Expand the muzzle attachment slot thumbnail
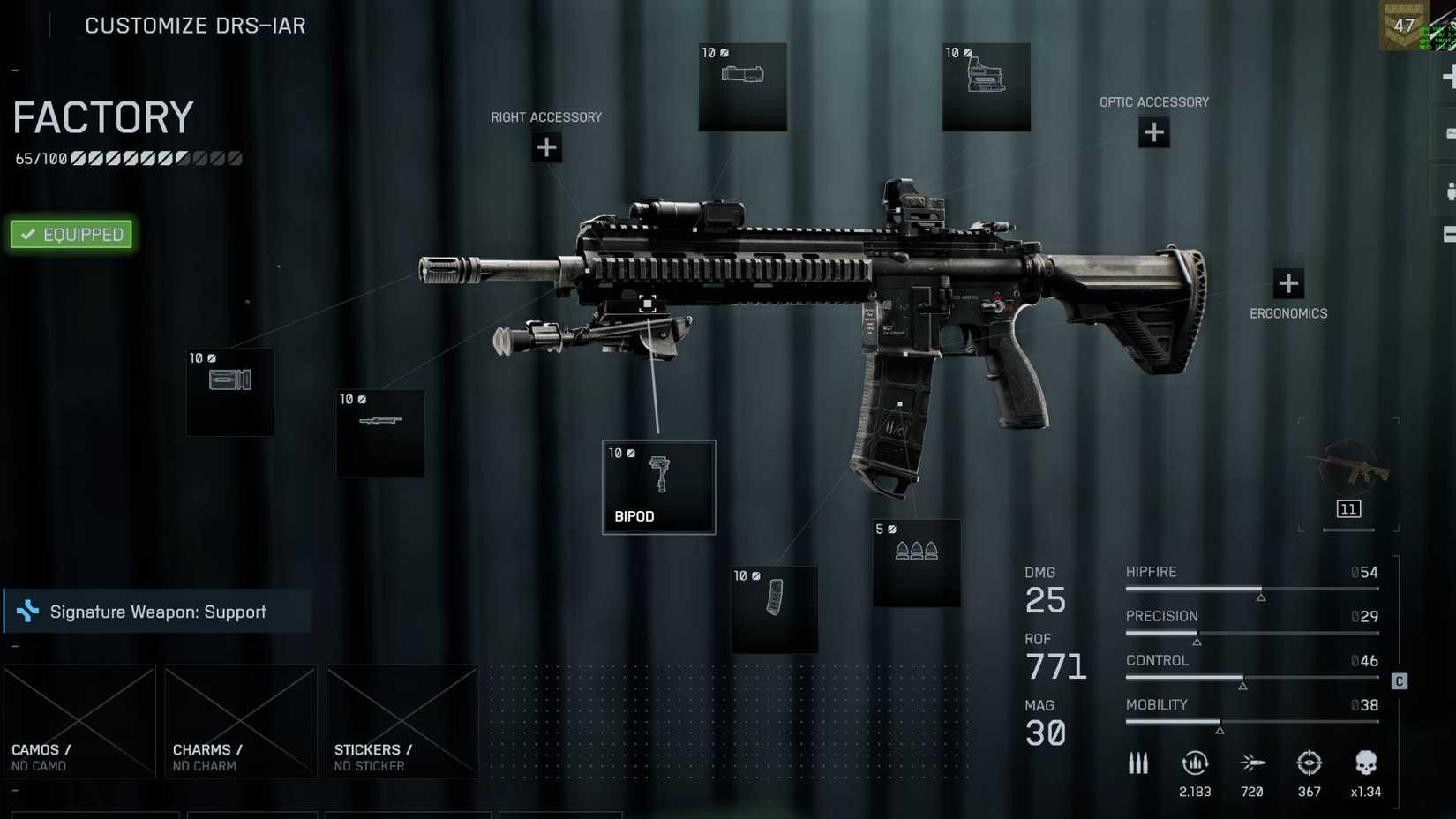1456x819 pixels. [x=229, y=391]
